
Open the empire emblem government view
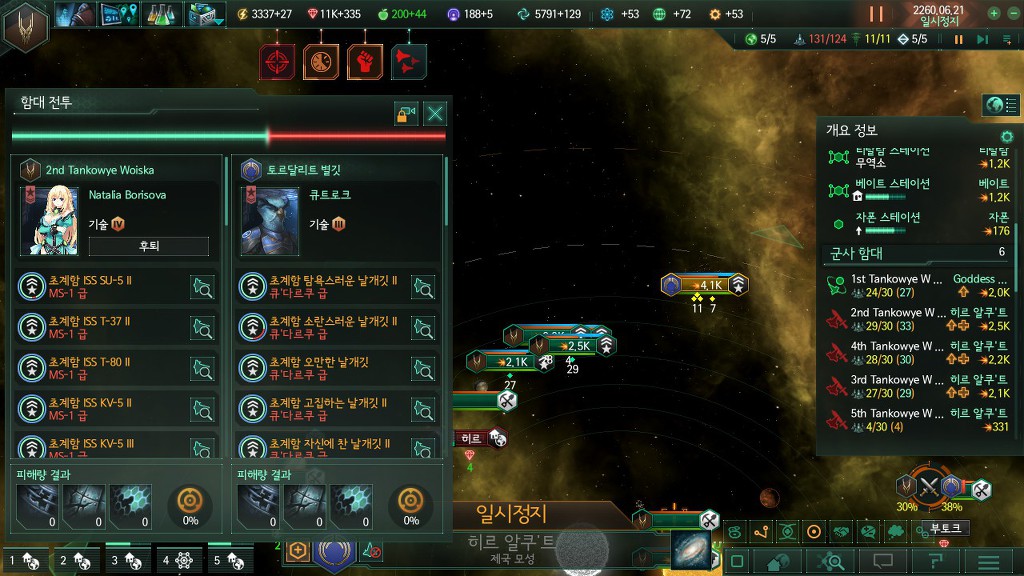(26, 27)
